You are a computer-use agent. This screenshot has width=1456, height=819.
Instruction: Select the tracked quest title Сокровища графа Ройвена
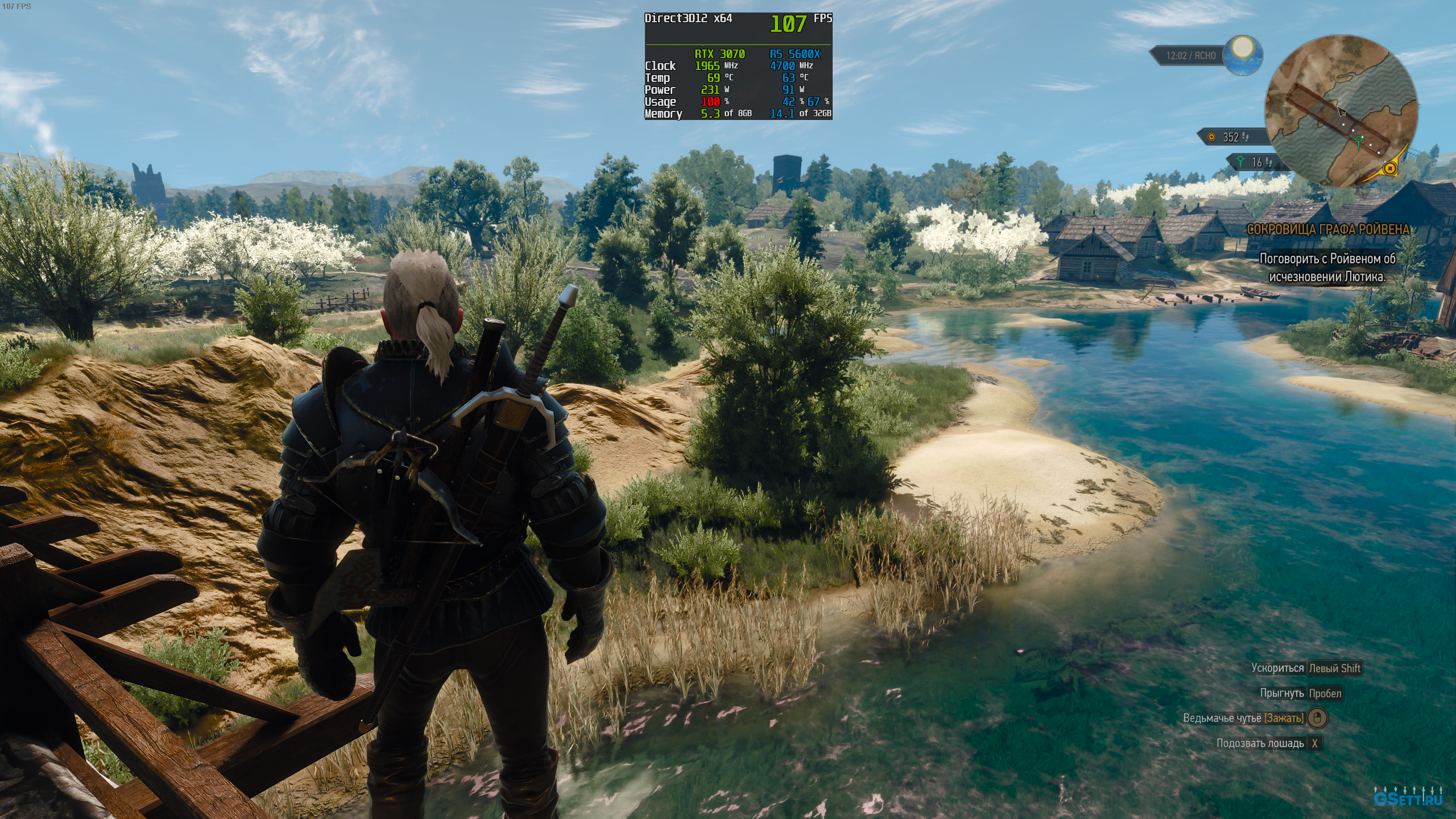1328,230
